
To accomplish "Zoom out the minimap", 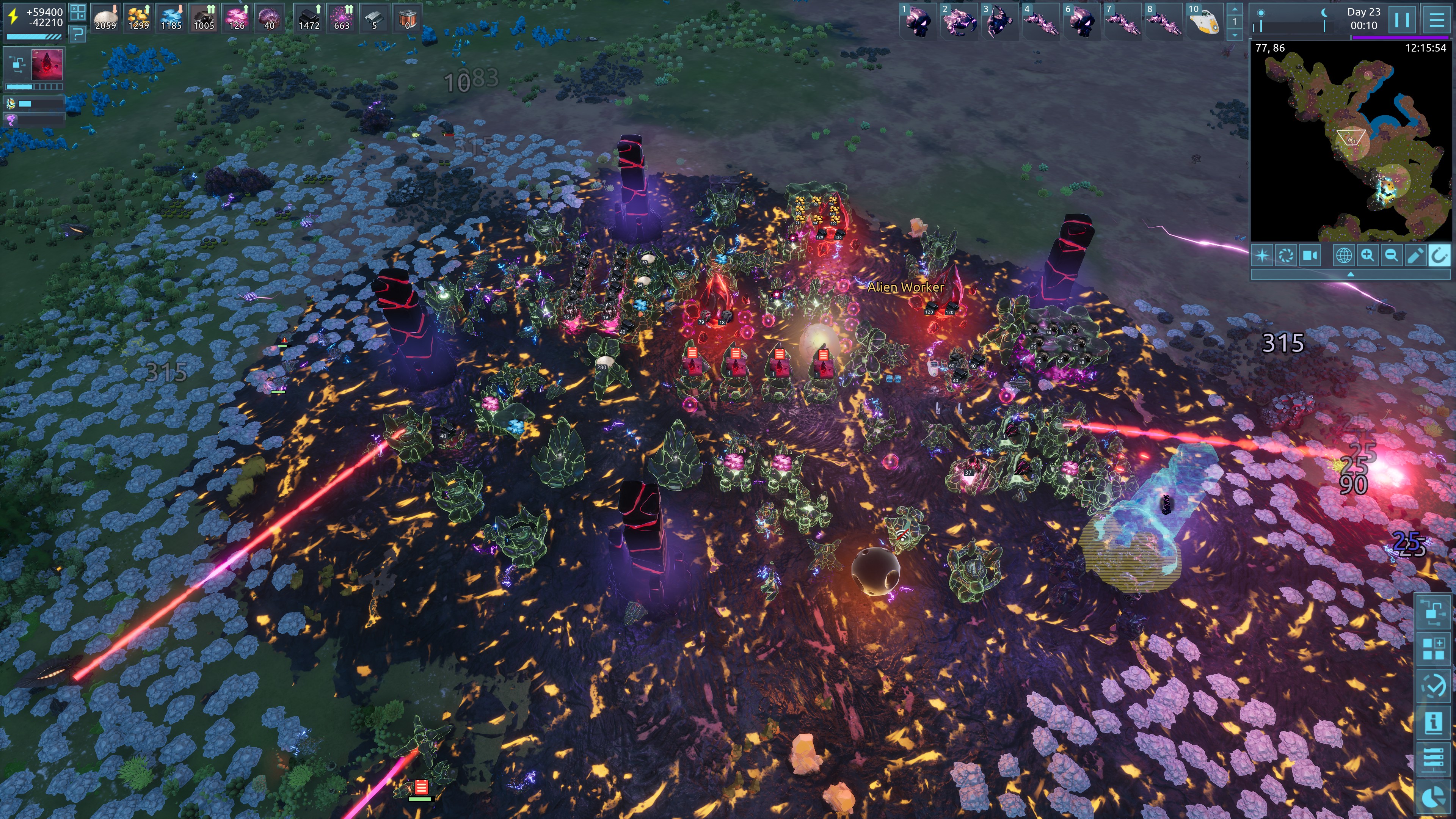I will [1391, 256].
